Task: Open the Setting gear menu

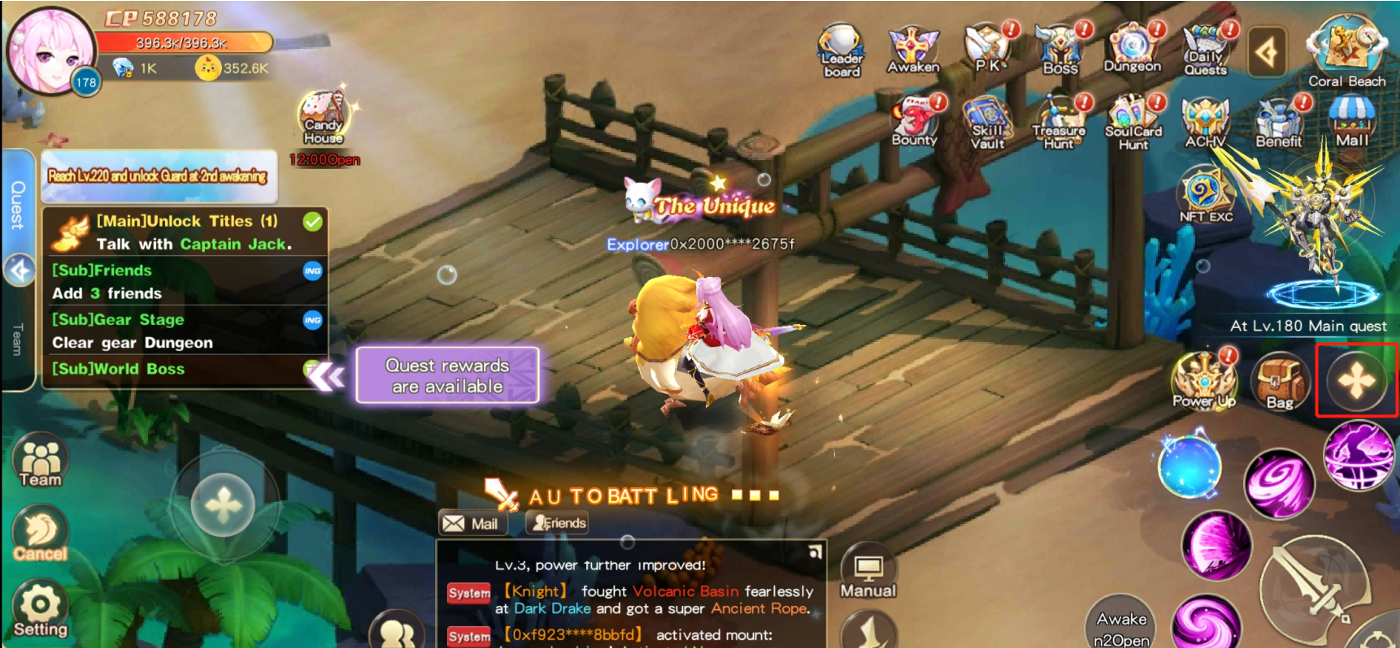Action: [x=40, y=608]
